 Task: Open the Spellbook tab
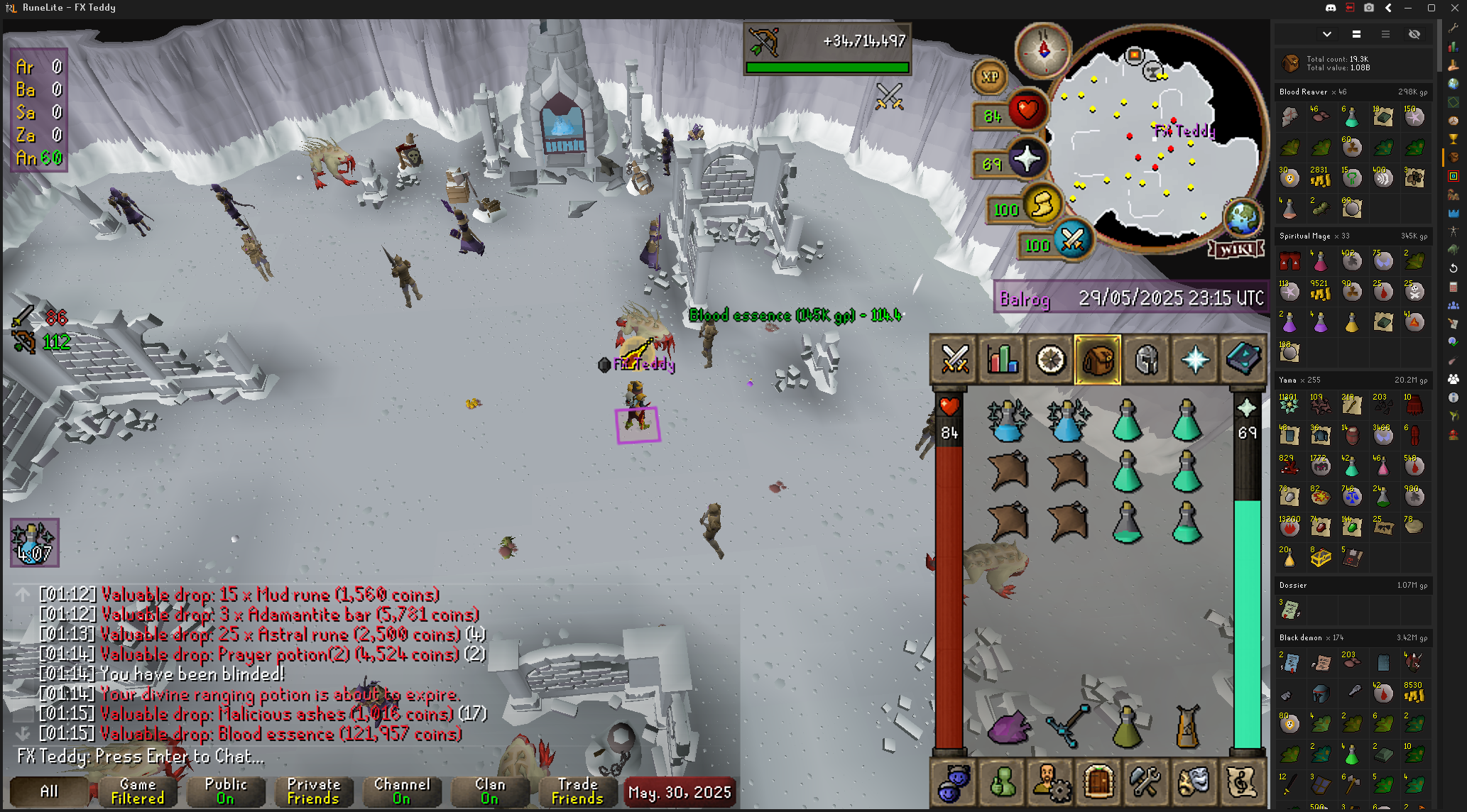pos(1243,359)
